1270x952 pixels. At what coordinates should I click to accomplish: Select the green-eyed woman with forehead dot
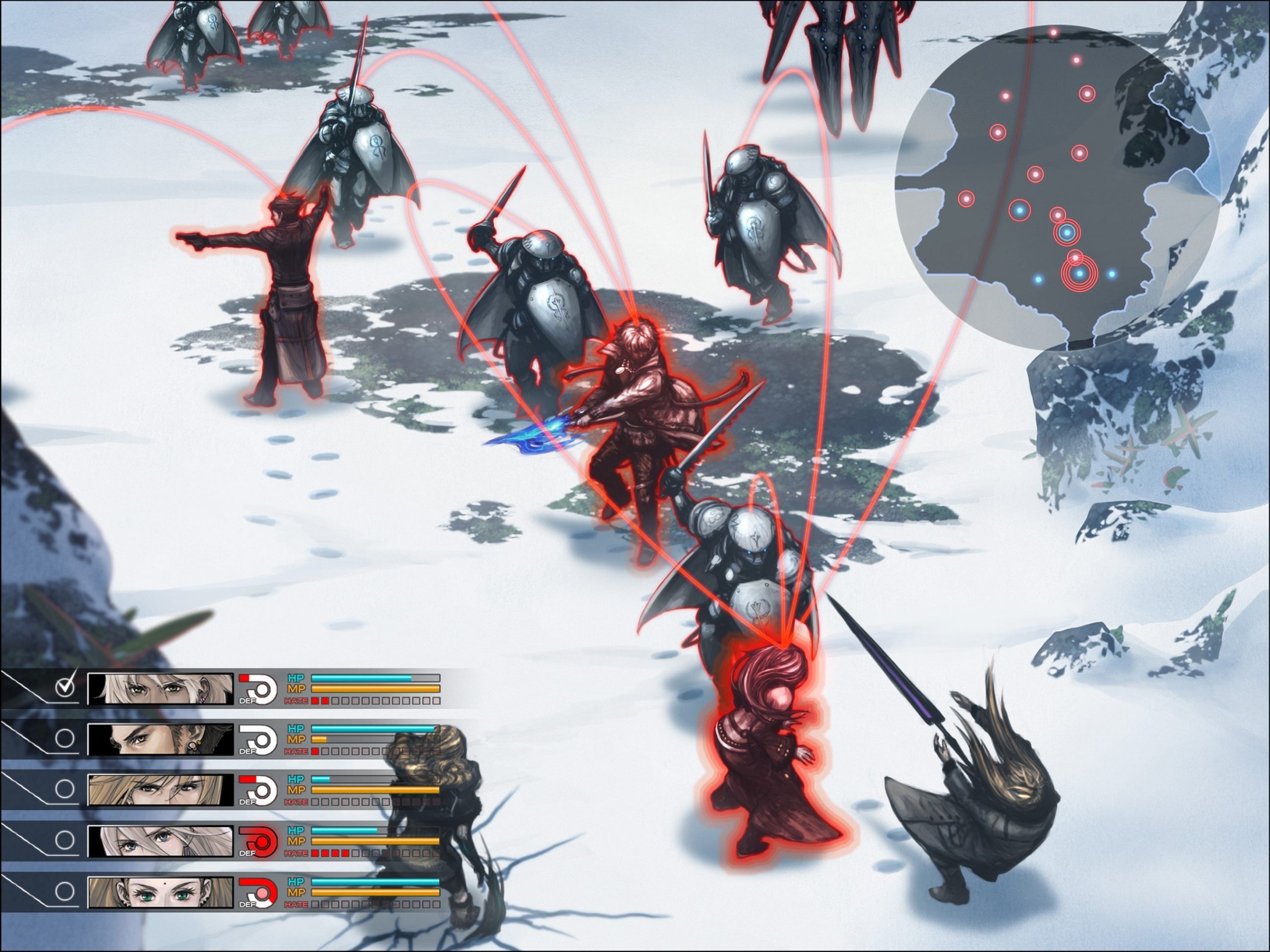click(160, 892)
